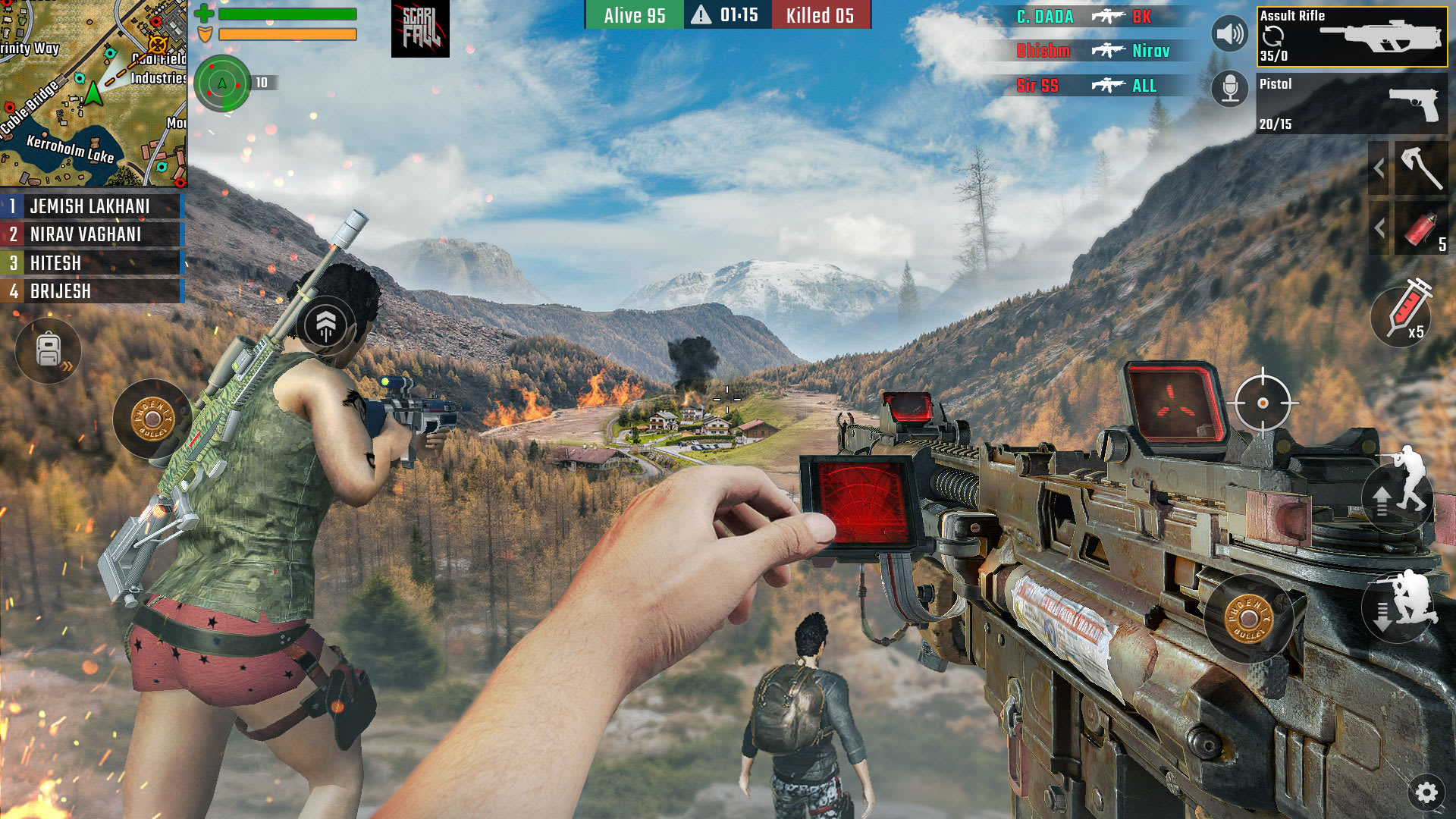The image size is (1456, 819).
Task: Toggle the speaker sound button
Action: [1229, 34]
